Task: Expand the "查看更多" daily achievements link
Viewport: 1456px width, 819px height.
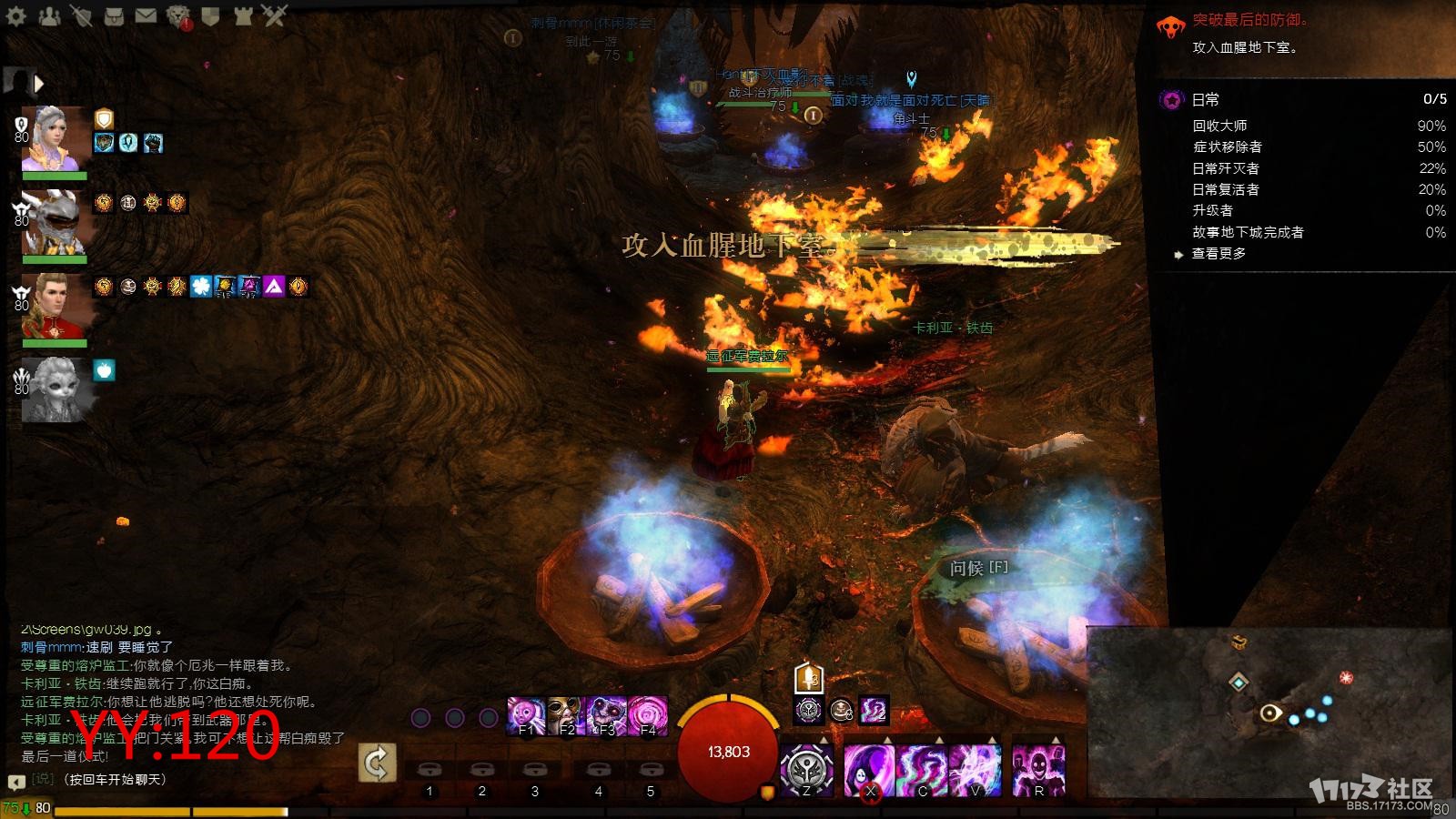Action: point(1218,254)
